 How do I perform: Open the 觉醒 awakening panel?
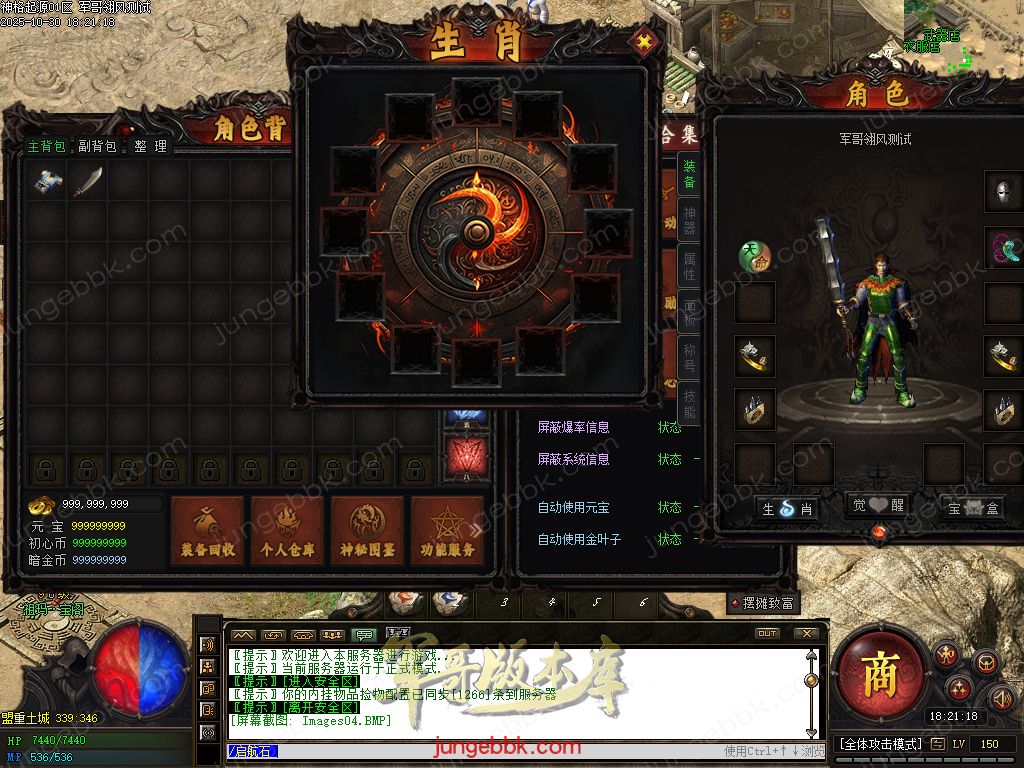[877, 506]
